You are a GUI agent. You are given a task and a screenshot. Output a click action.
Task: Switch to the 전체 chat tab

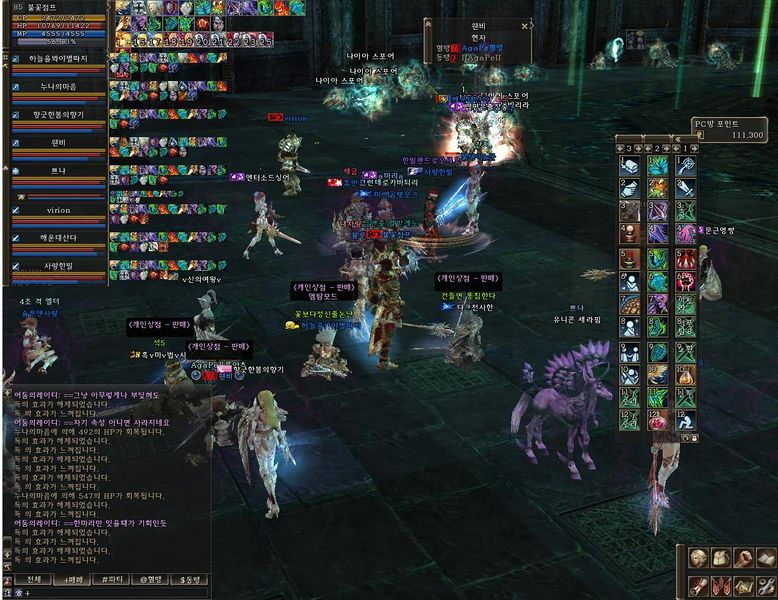(33, 579)
